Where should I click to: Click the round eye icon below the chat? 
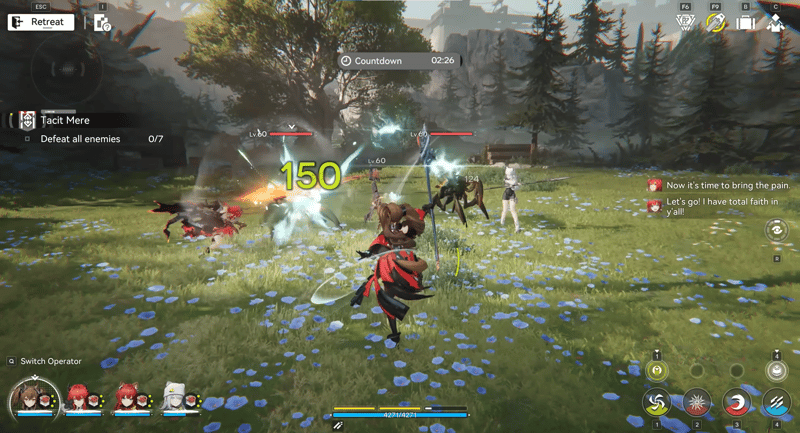point(777,231)
